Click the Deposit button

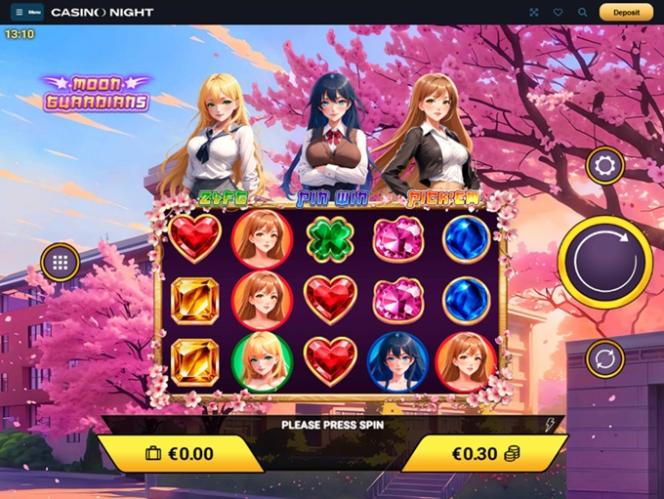pos(626,13)
